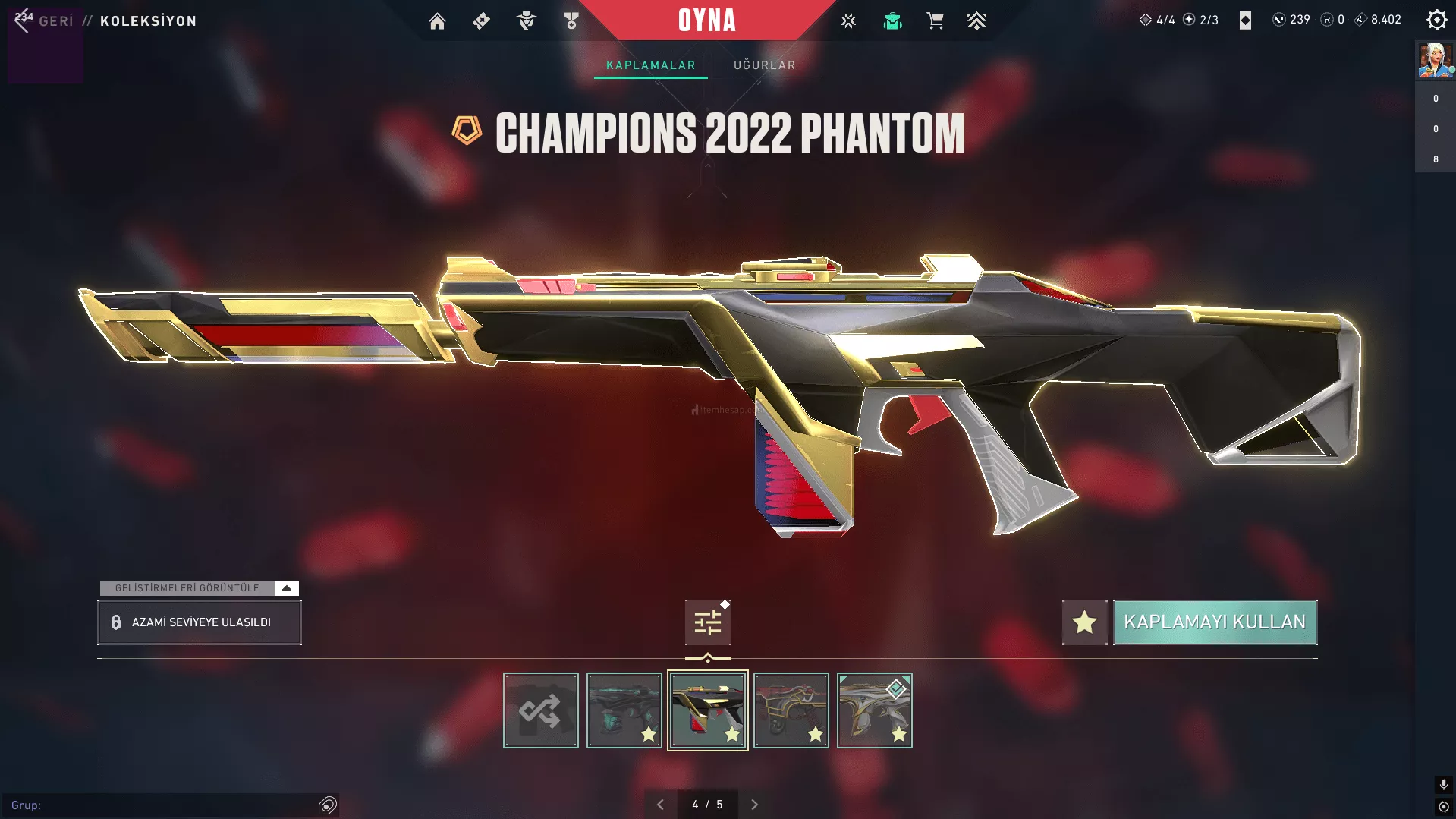Screen dimensions: 1456x819
Task: Open the collection icon in the top navigation
Action: 892,21
